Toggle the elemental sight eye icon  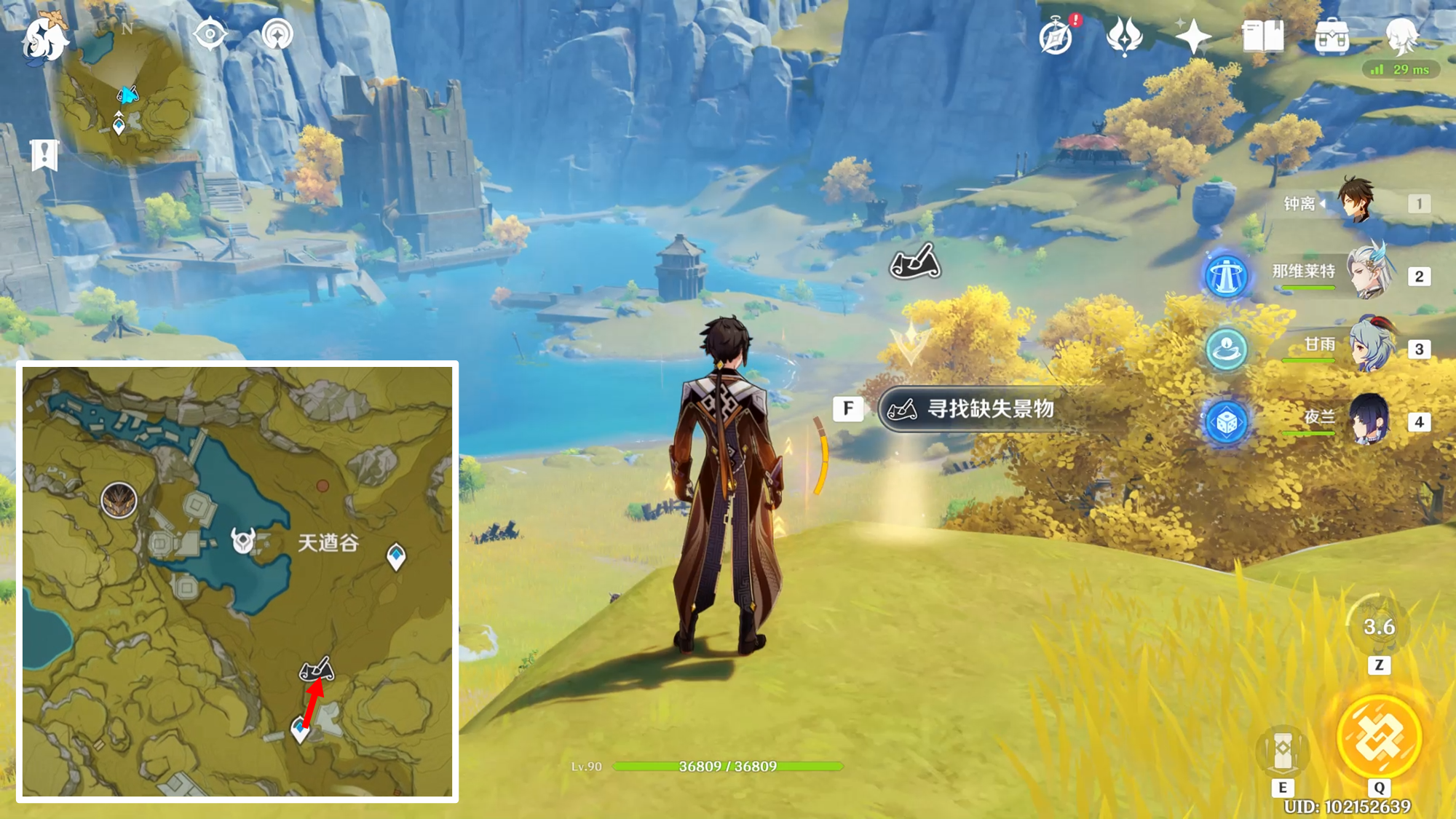point(210,34)
